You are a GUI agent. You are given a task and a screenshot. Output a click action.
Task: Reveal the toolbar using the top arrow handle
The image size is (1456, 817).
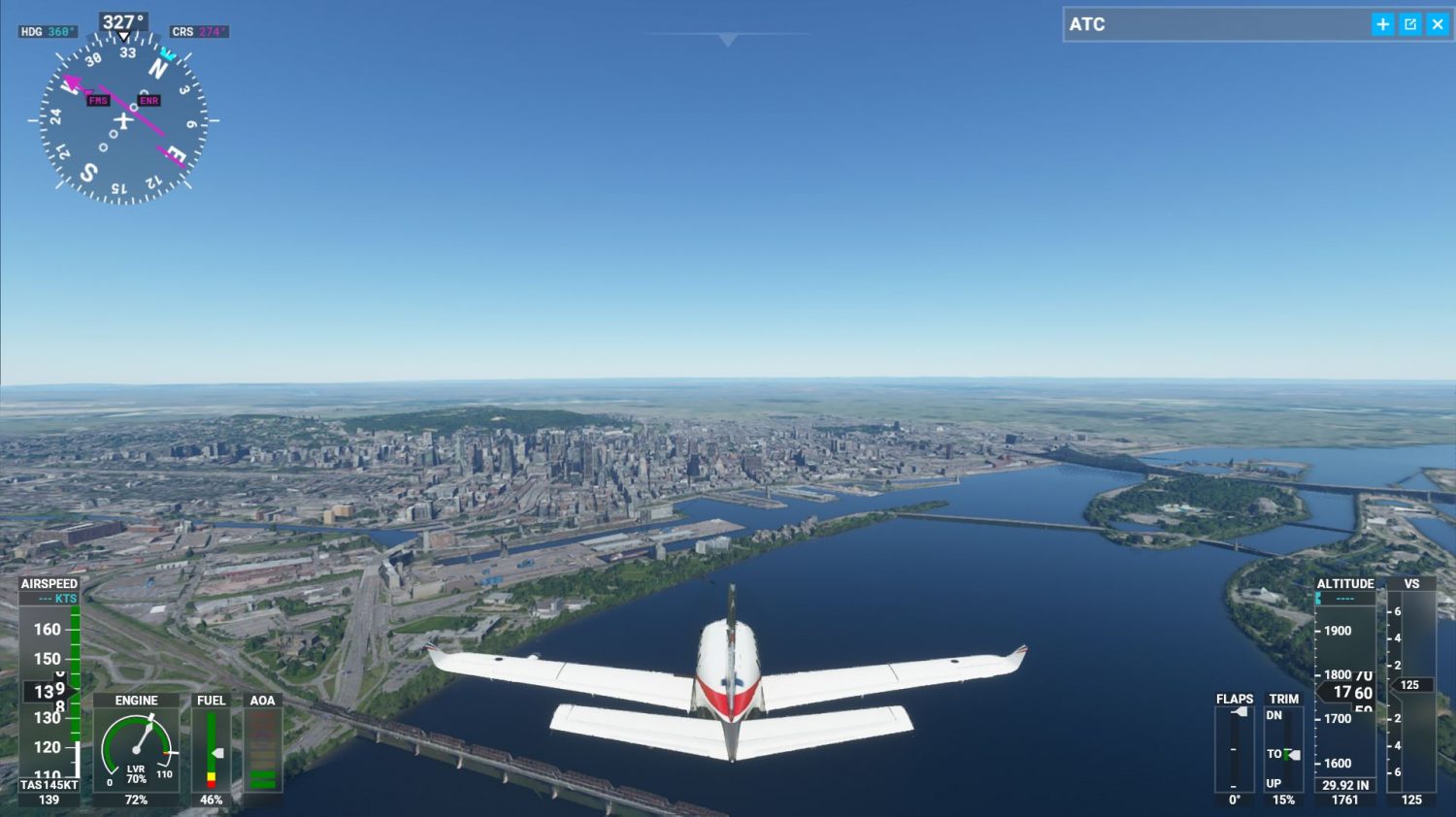728,40
